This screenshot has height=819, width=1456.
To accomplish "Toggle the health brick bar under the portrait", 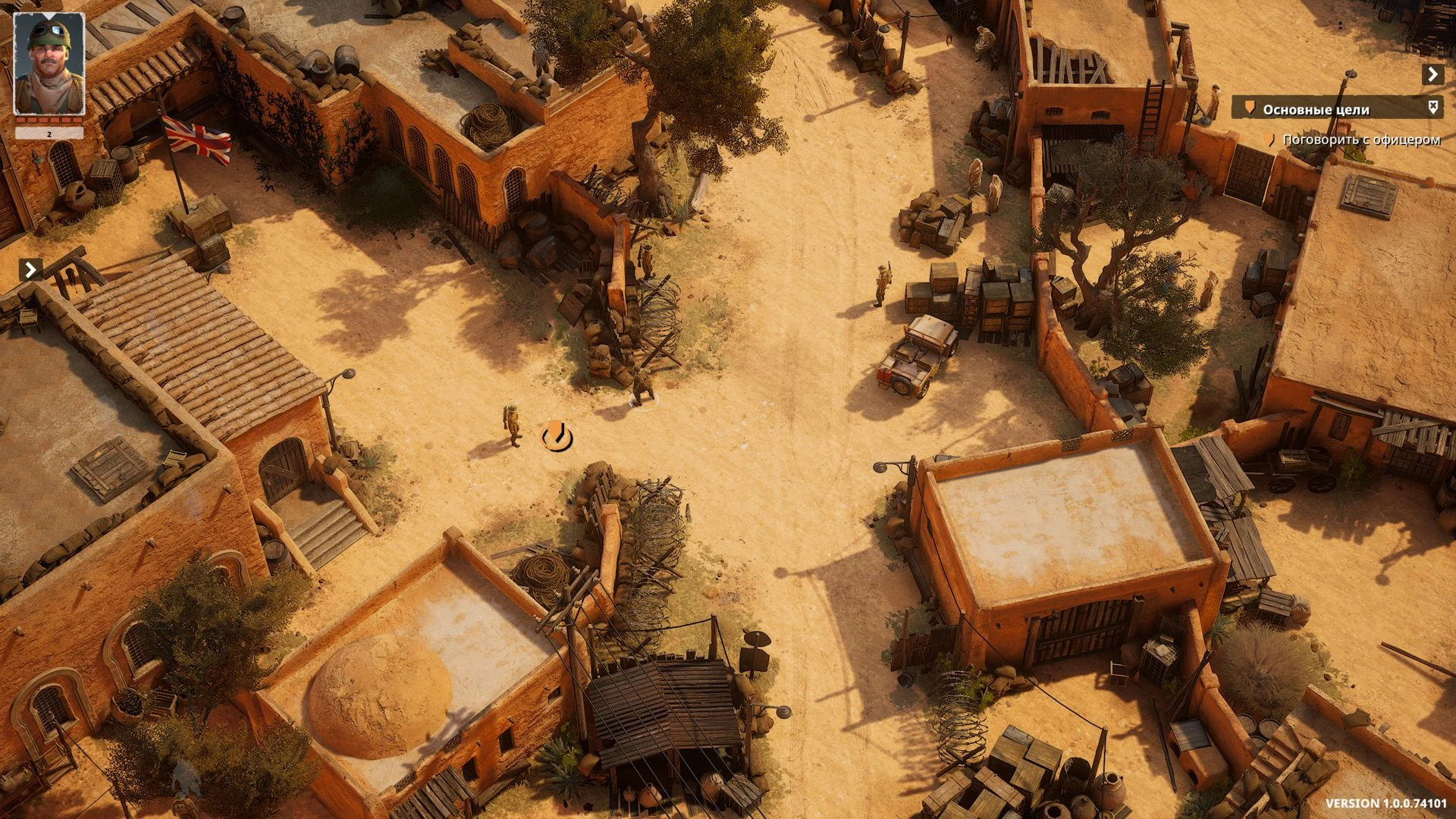I will click(48, 121).
